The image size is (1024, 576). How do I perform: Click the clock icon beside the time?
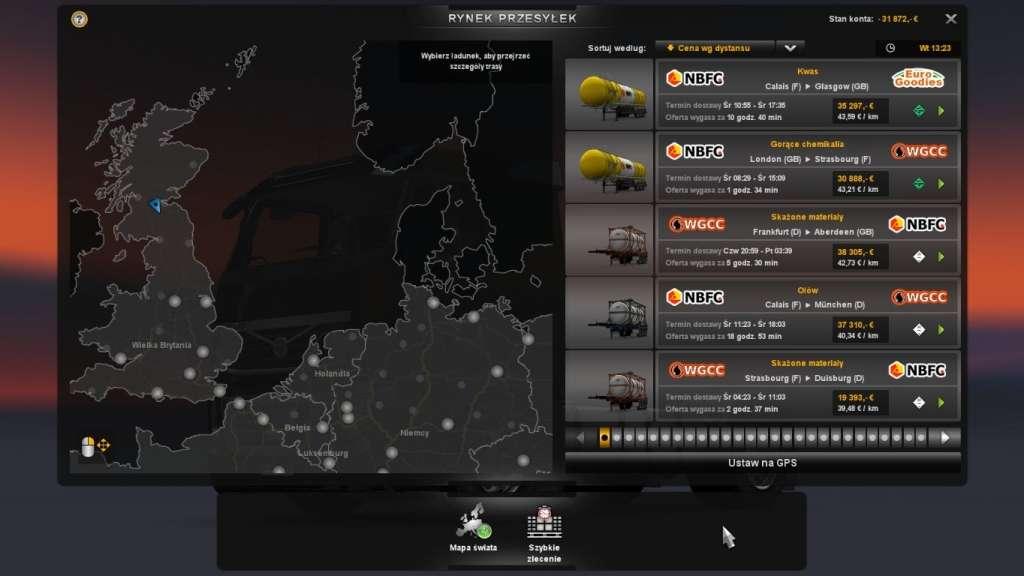[x=890, y=47]
